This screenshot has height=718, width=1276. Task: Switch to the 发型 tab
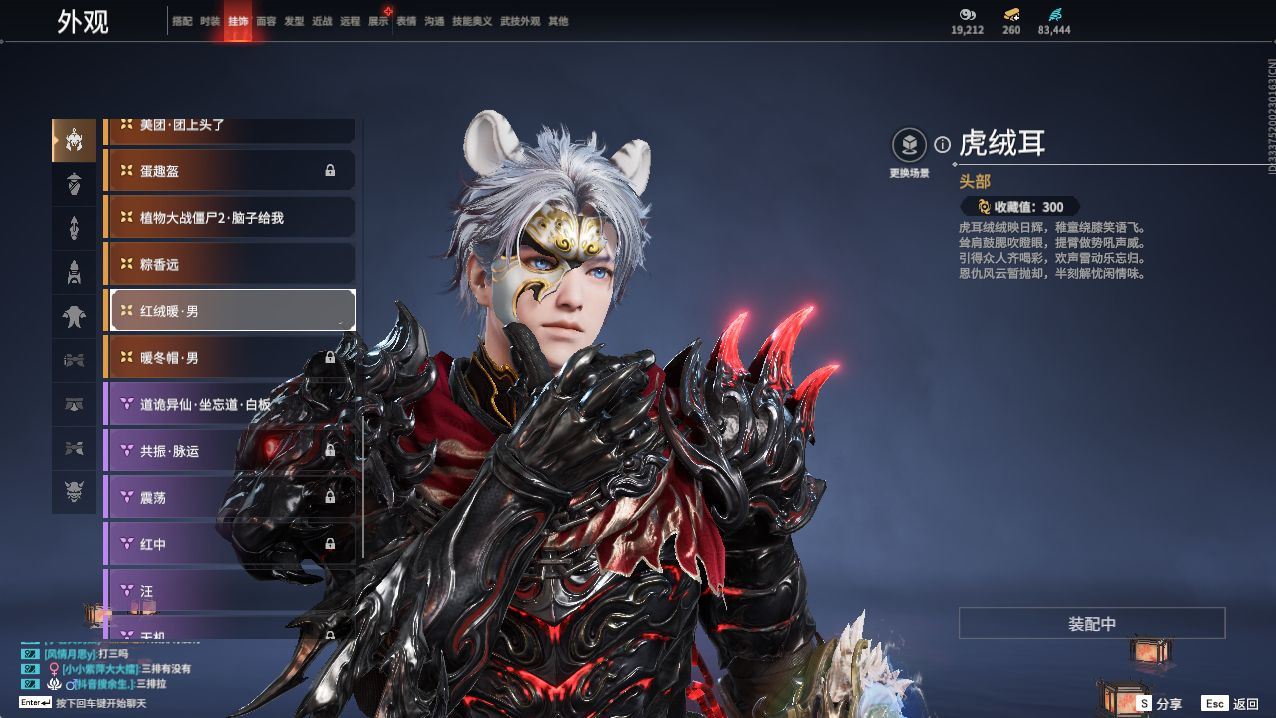pos(294,21)
